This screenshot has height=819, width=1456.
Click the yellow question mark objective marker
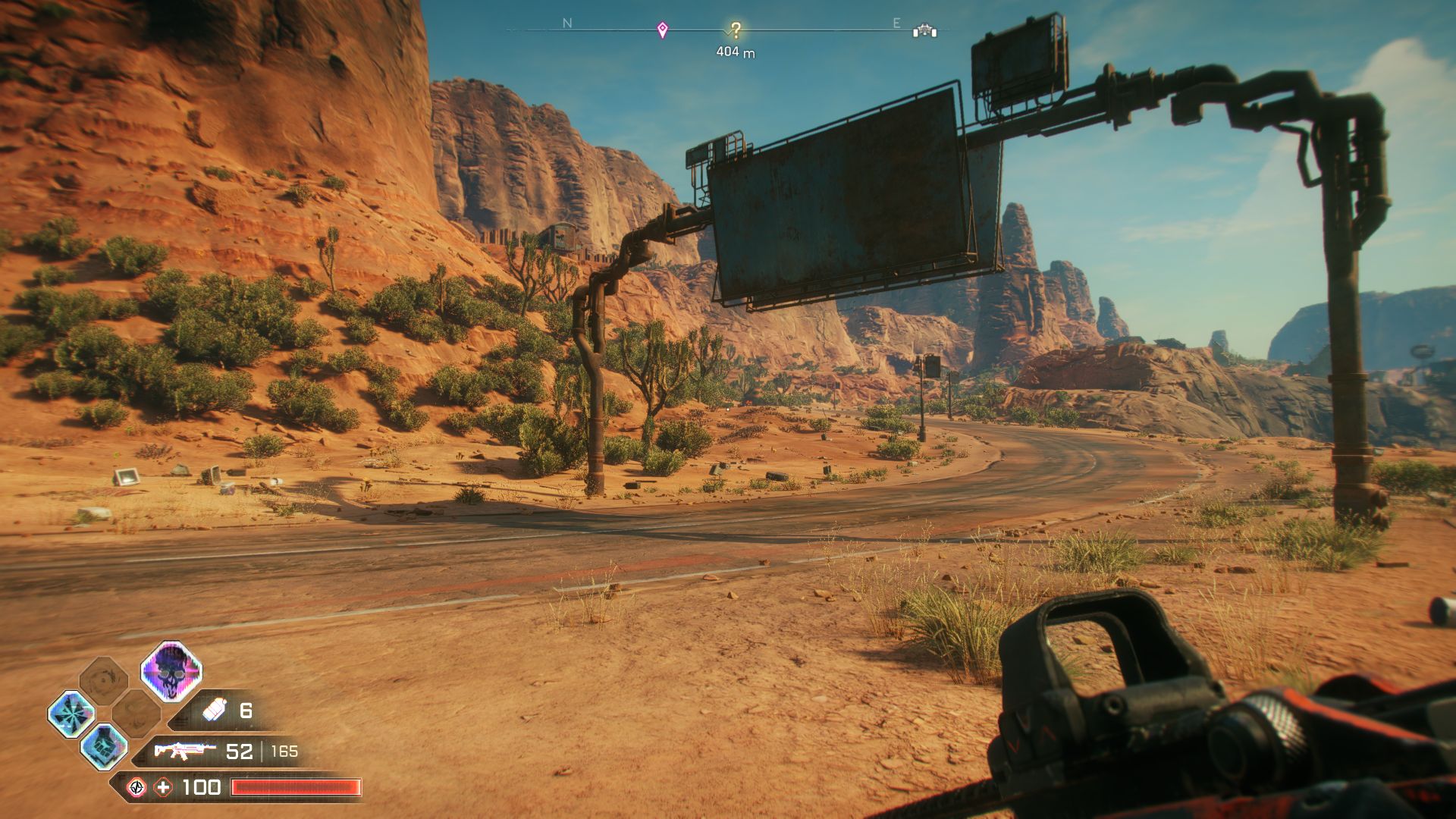coord(736,30)
